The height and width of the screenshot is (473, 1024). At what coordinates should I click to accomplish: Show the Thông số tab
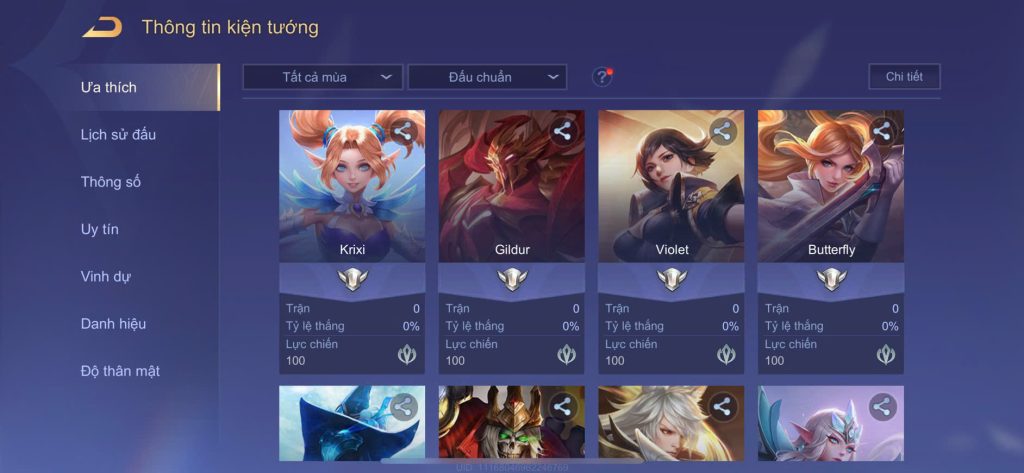coord(111,182)
